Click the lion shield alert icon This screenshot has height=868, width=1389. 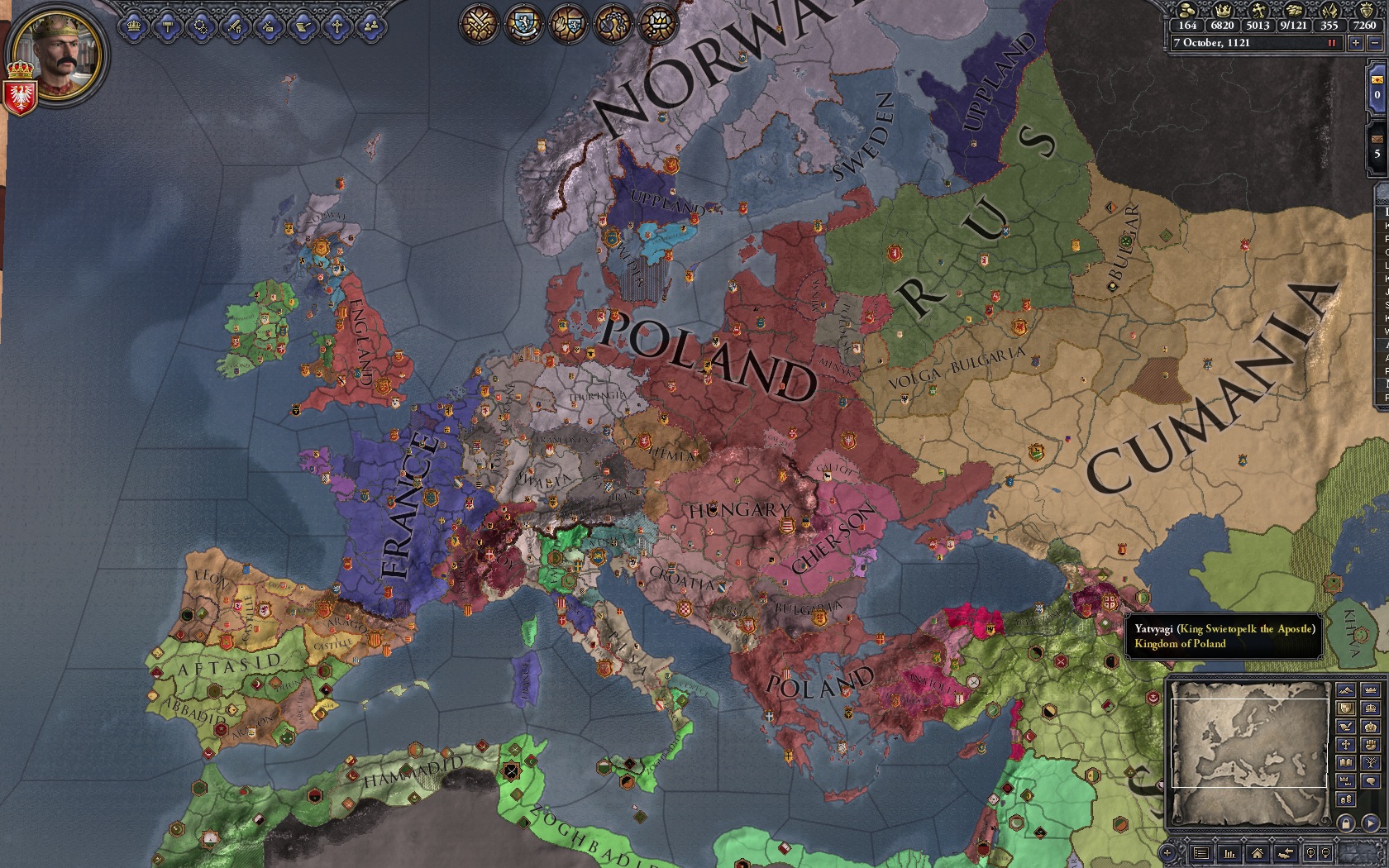click(523, 23)
